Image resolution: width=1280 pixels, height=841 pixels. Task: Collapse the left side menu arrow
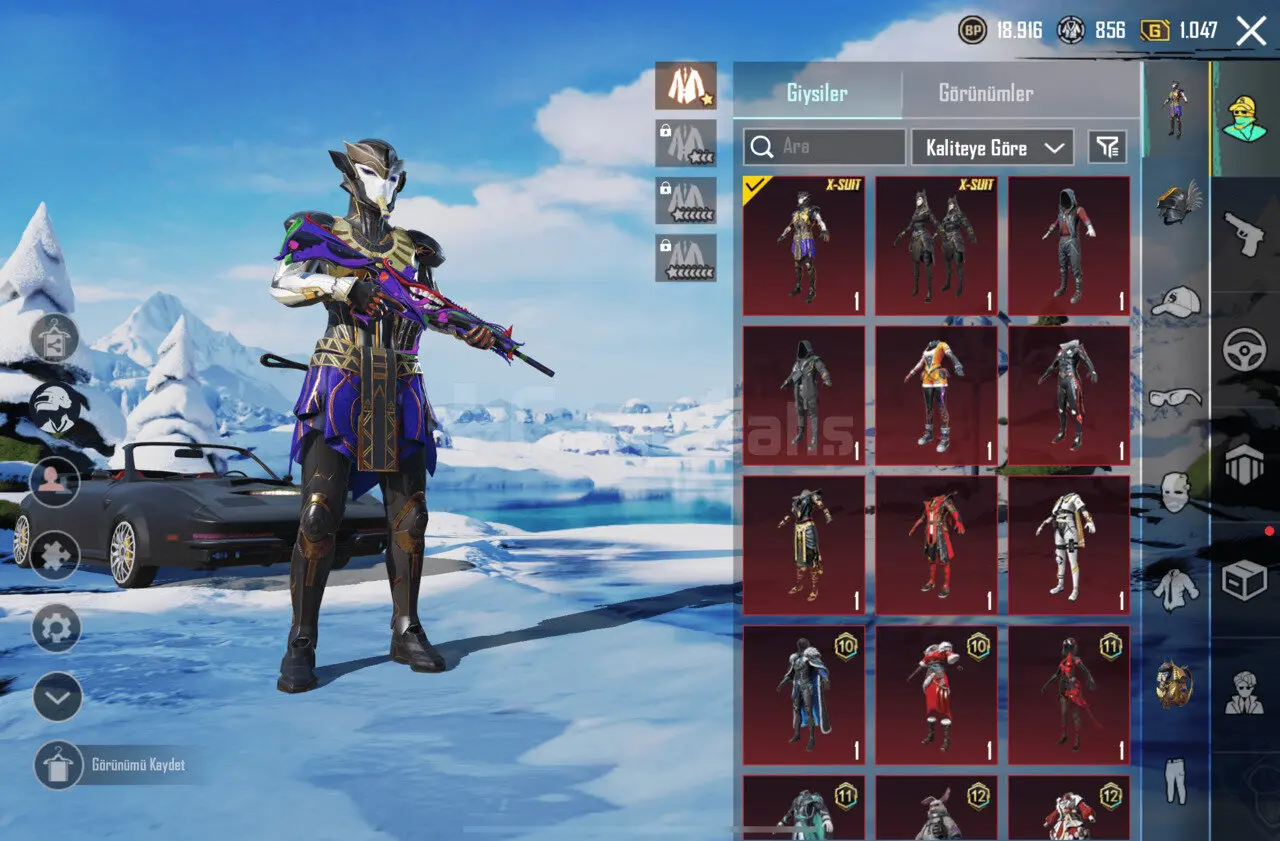[57, 697]
